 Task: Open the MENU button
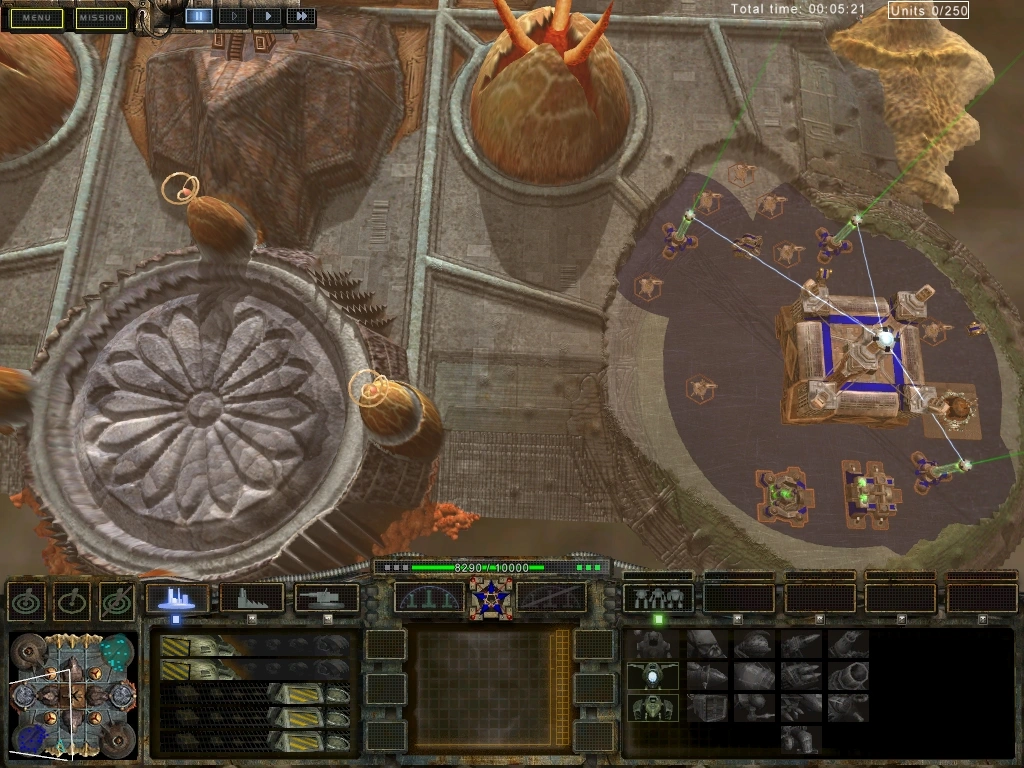(x=37, y=18)
